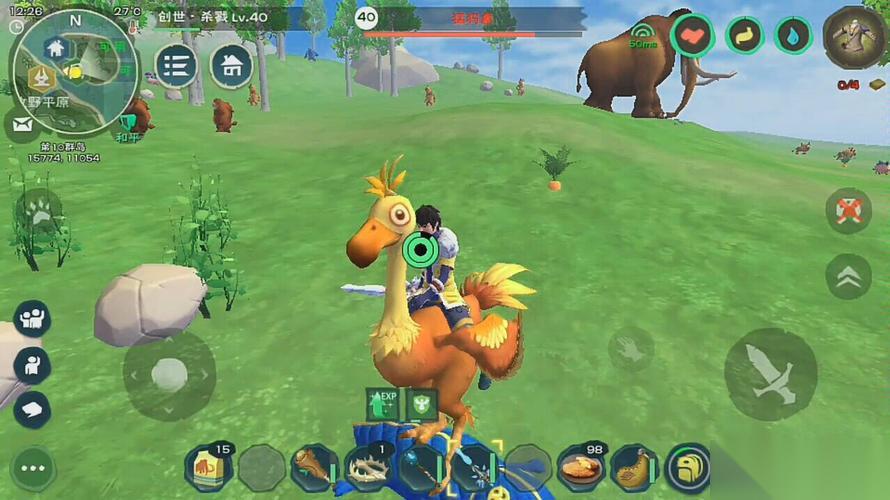Select the leather water flask slot
The height and width of the screenshot is (500, 890).
(634, 467)
